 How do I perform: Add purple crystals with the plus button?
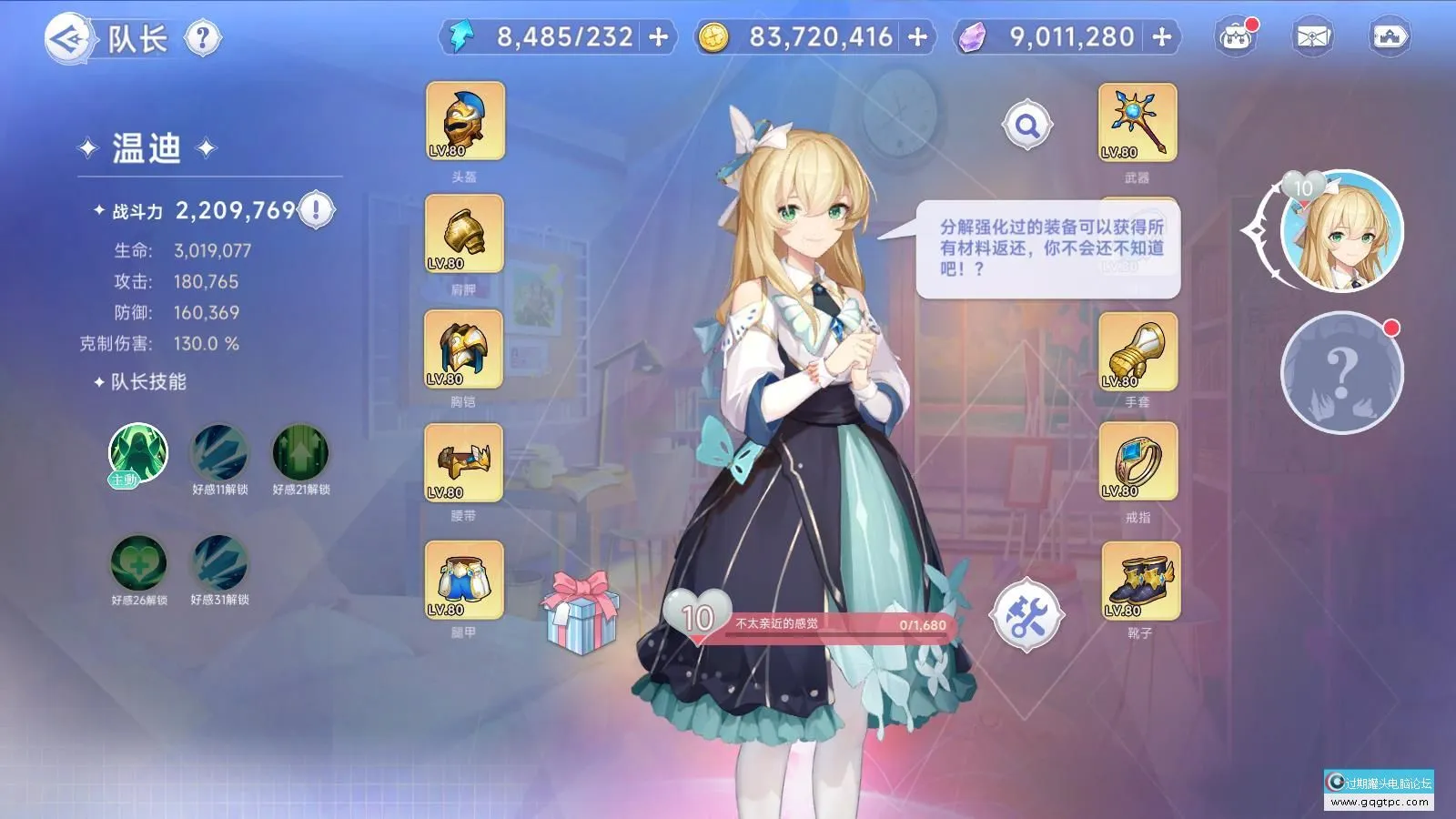coord(1162,37)
